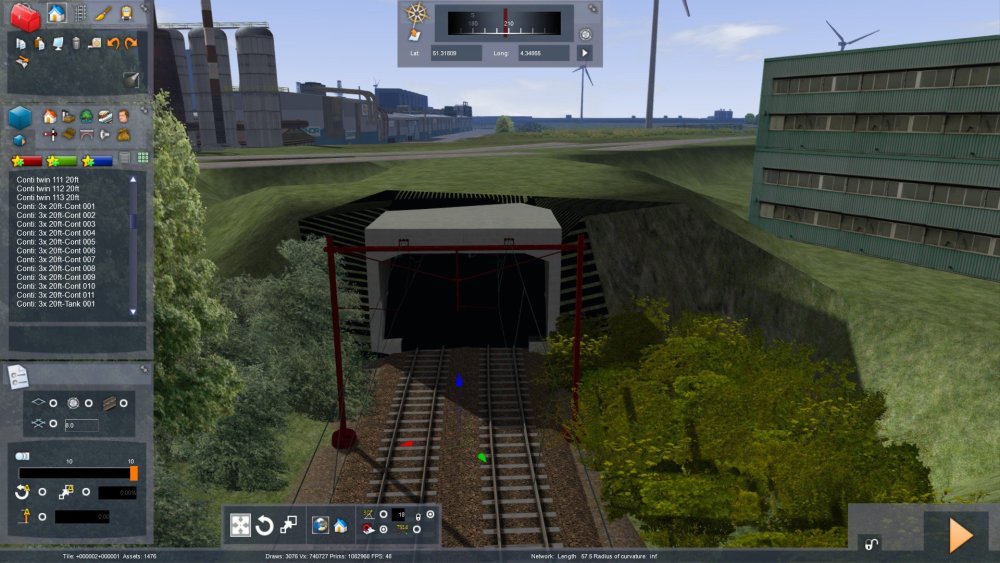Select "Conti twin 111 20ft" from asset list

point(47,179)
